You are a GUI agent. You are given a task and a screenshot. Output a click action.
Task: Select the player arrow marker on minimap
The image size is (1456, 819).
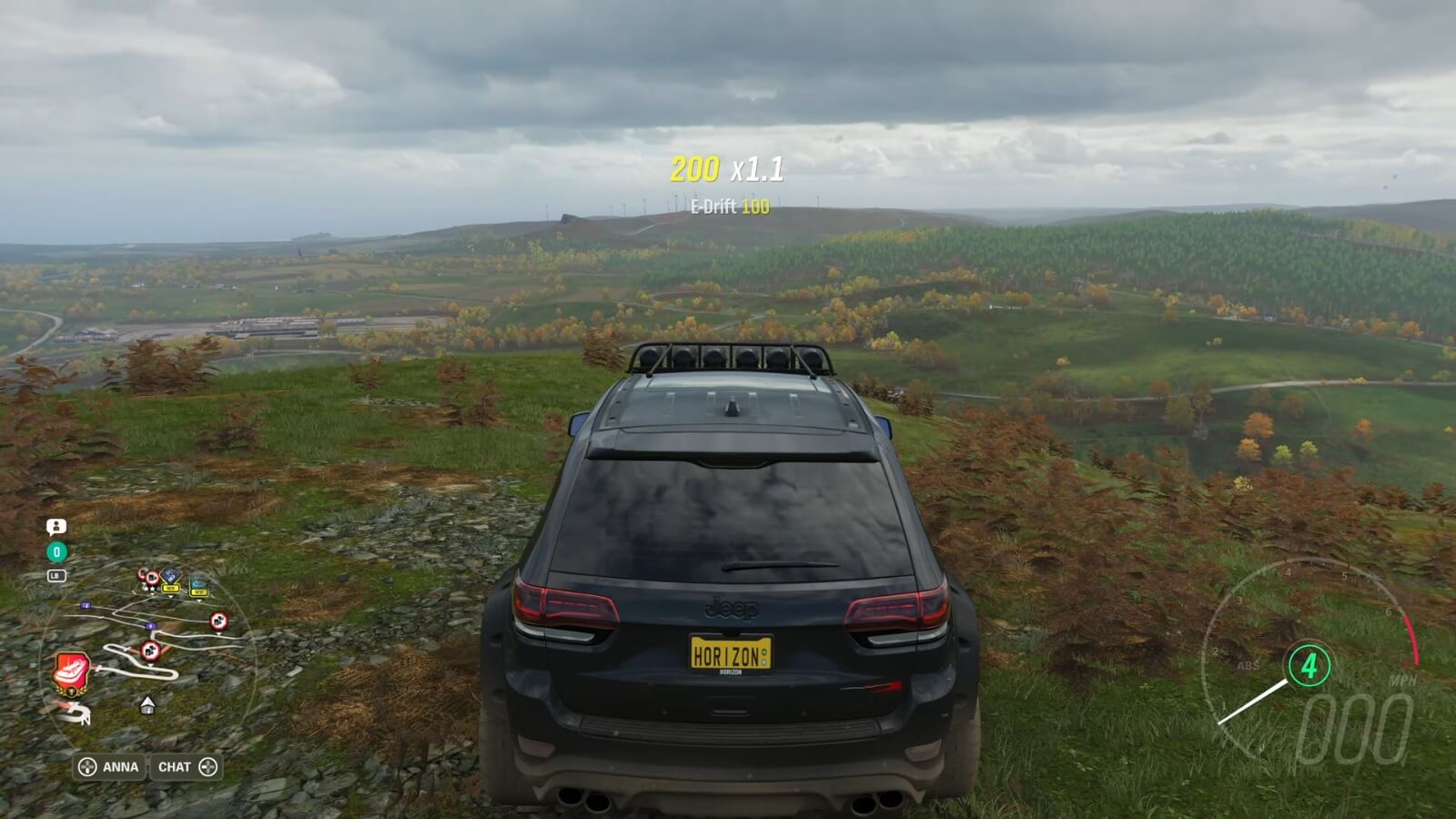[147, 704]
